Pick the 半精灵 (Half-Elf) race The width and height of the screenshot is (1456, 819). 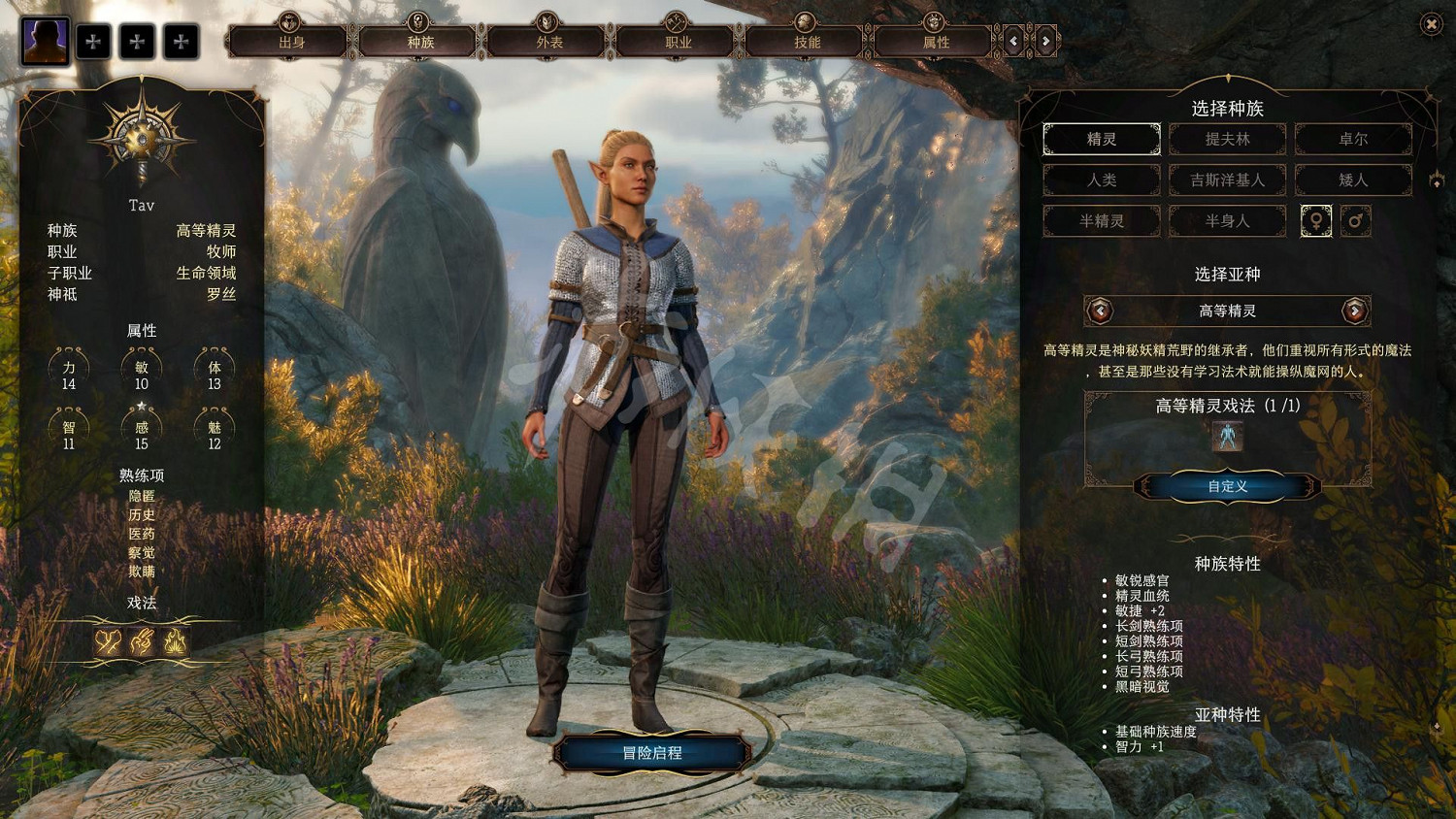[x=1102, y=220]
